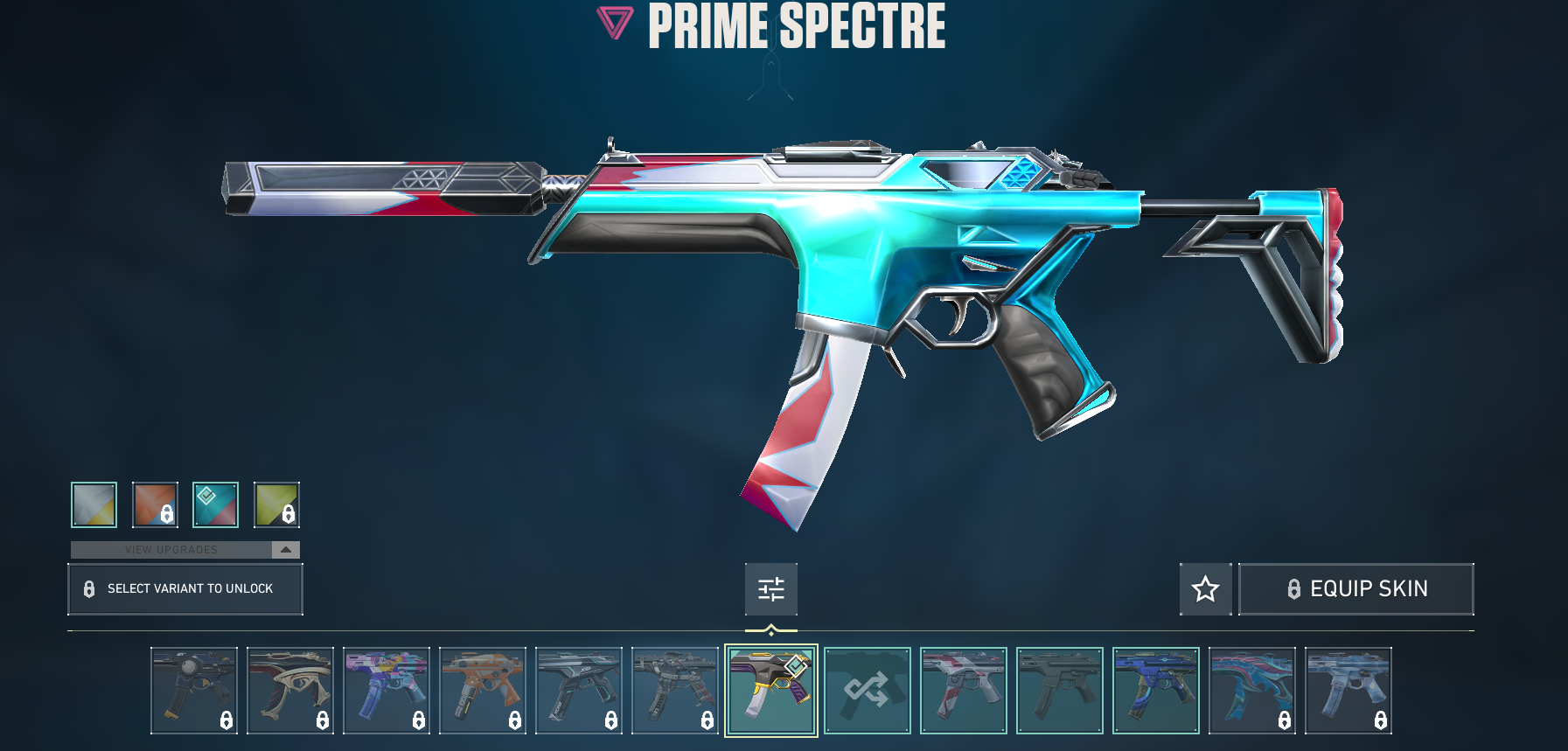
Task: Open the skin filter sliders button
Action: (x=770, y=588)
